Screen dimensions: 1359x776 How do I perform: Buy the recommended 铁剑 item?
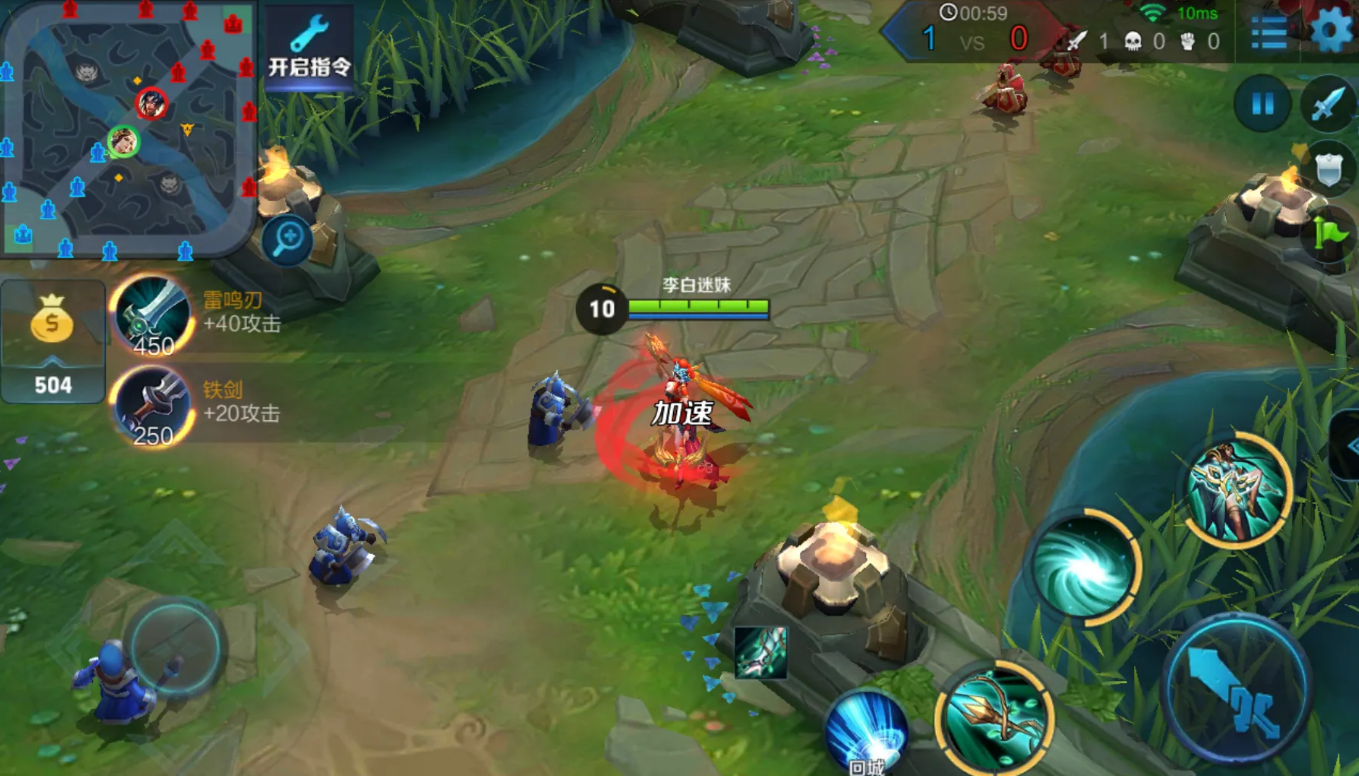tap(153, 403)
